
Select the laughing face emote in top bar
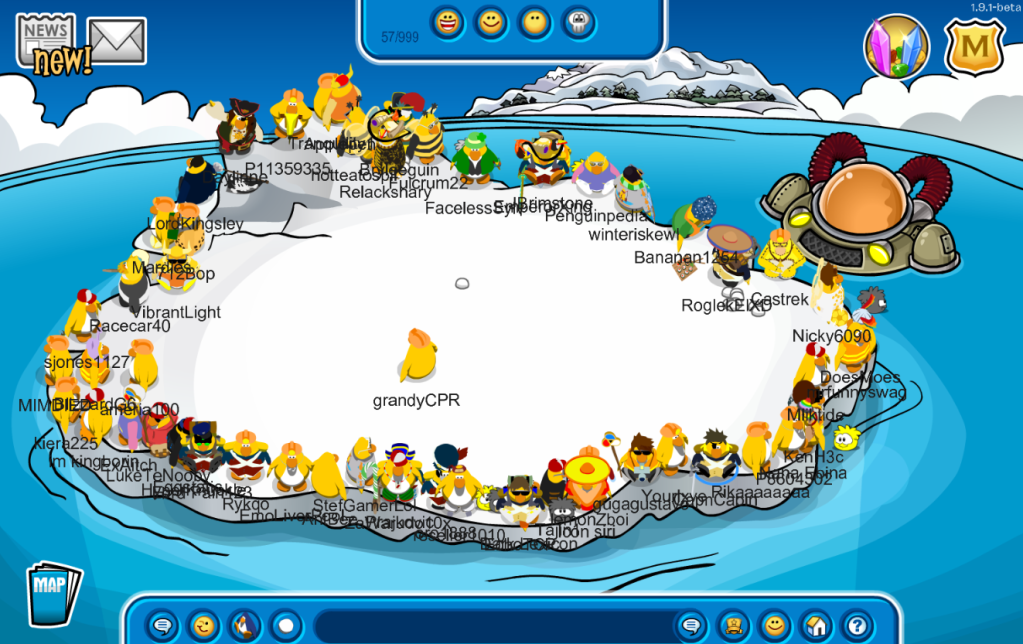[x=448, y=22]
